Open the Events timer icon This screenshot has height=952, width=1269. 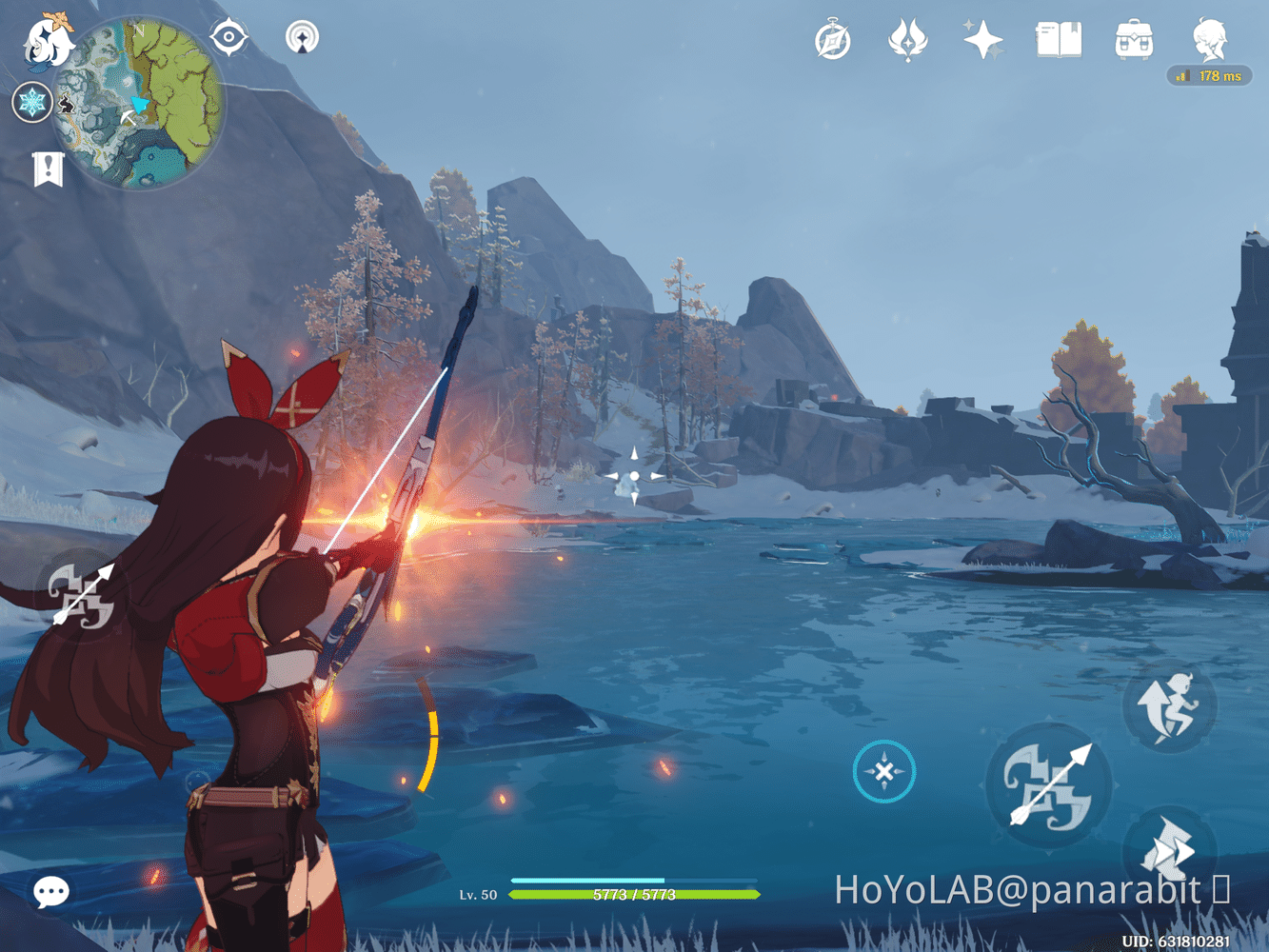point(833,39)
